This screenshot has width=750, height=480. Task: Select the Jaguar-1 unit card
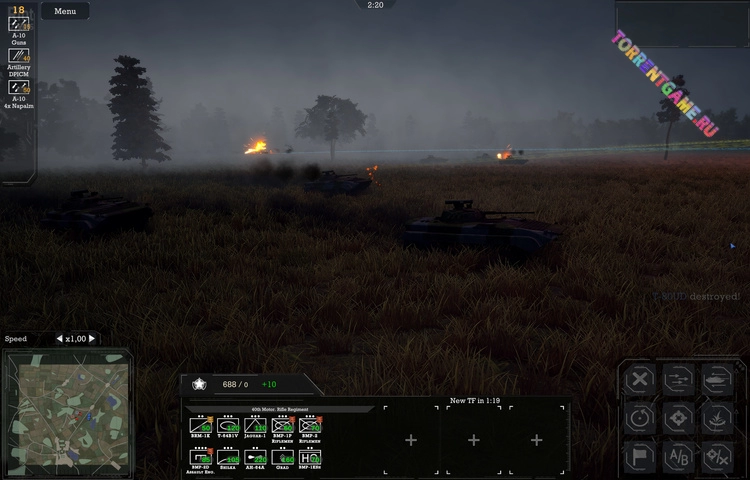(x=255, y=426)
